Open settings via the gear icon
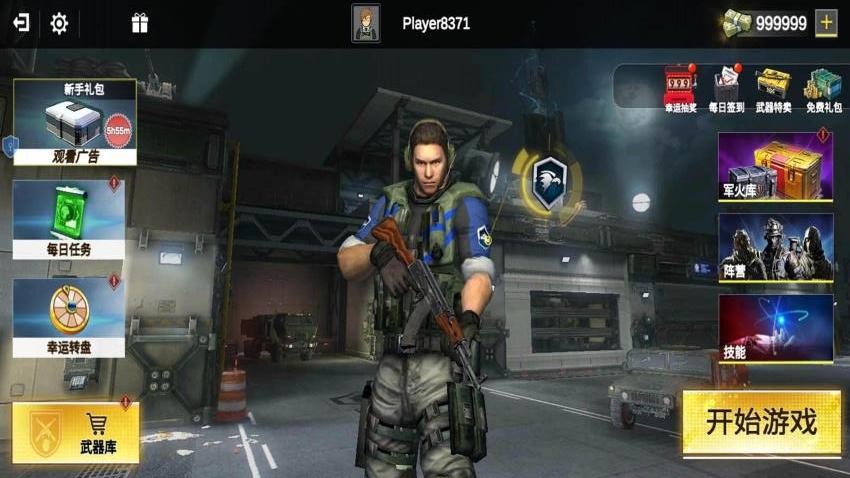850x478 pixels. (59, 23)
